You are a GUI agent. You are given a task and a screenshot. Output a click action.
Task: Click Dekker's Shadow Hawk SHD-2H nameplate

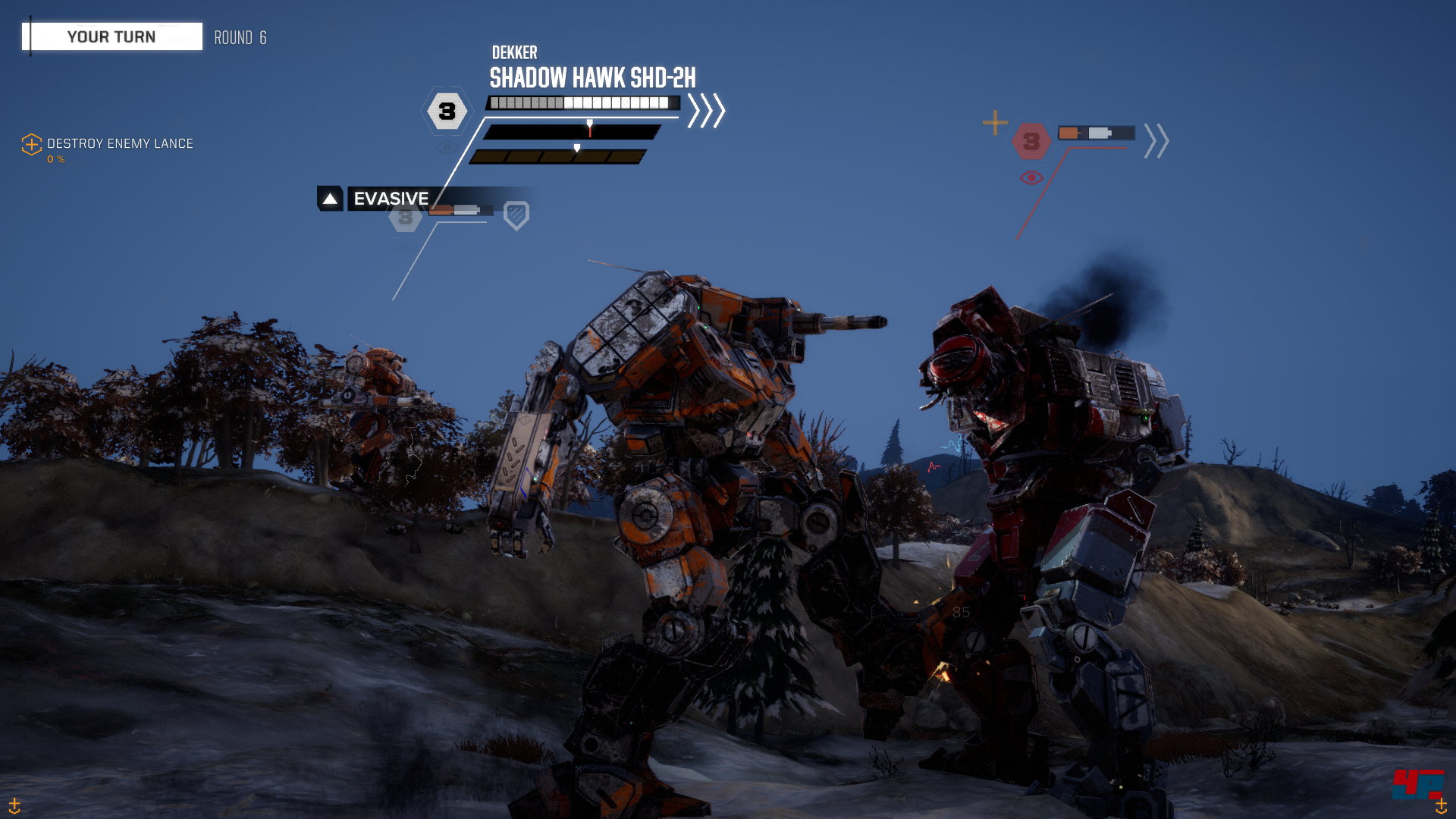[591, 77]
